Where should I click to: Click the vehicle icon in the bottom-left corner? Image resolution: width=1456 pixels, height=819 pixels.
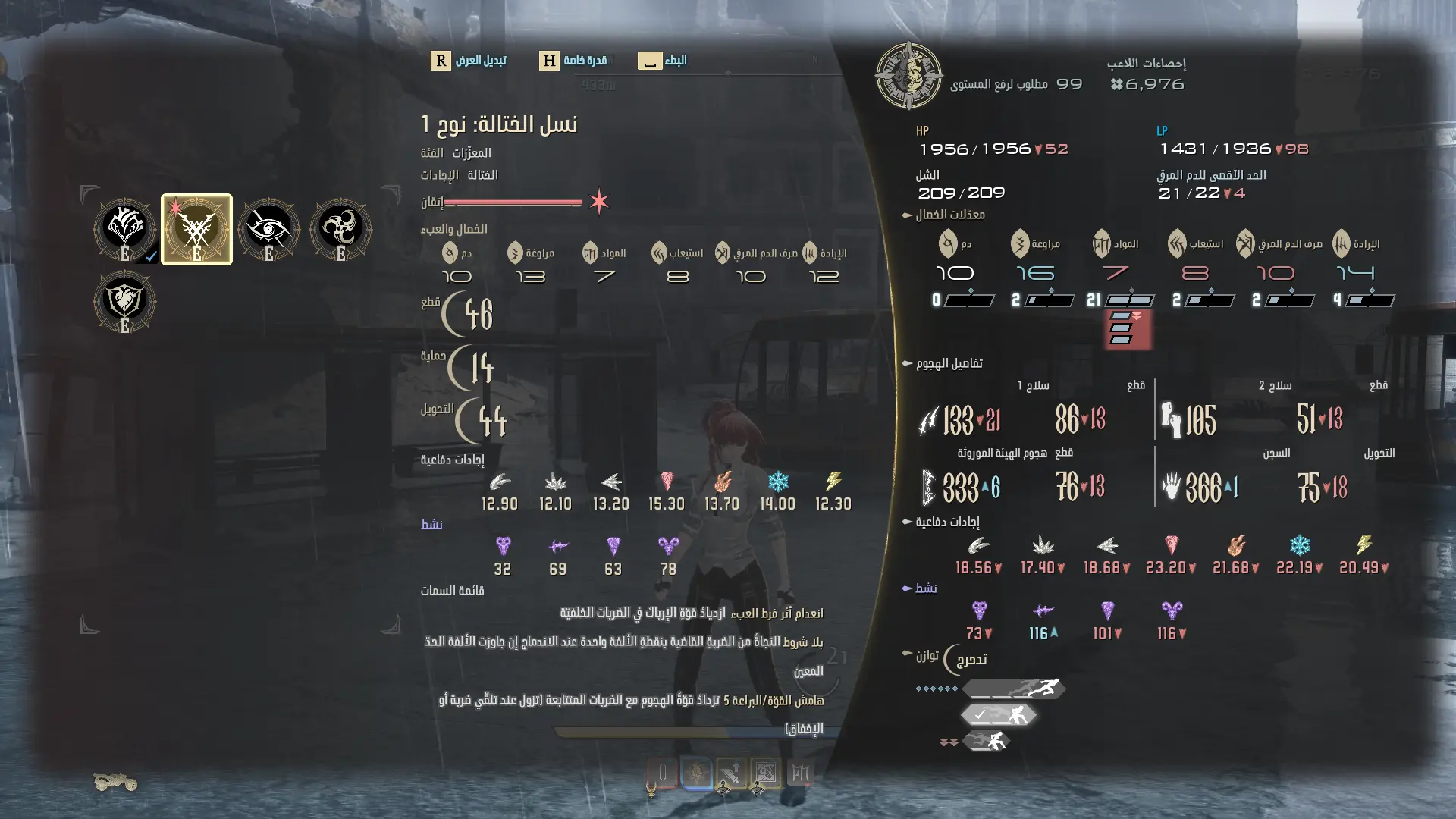point(115,782)
